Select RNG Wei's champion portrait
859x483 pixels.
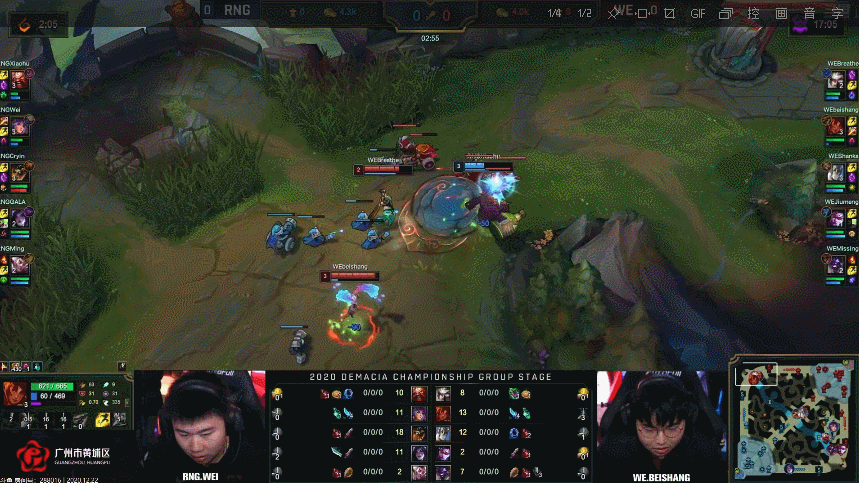tap(19, 126)
